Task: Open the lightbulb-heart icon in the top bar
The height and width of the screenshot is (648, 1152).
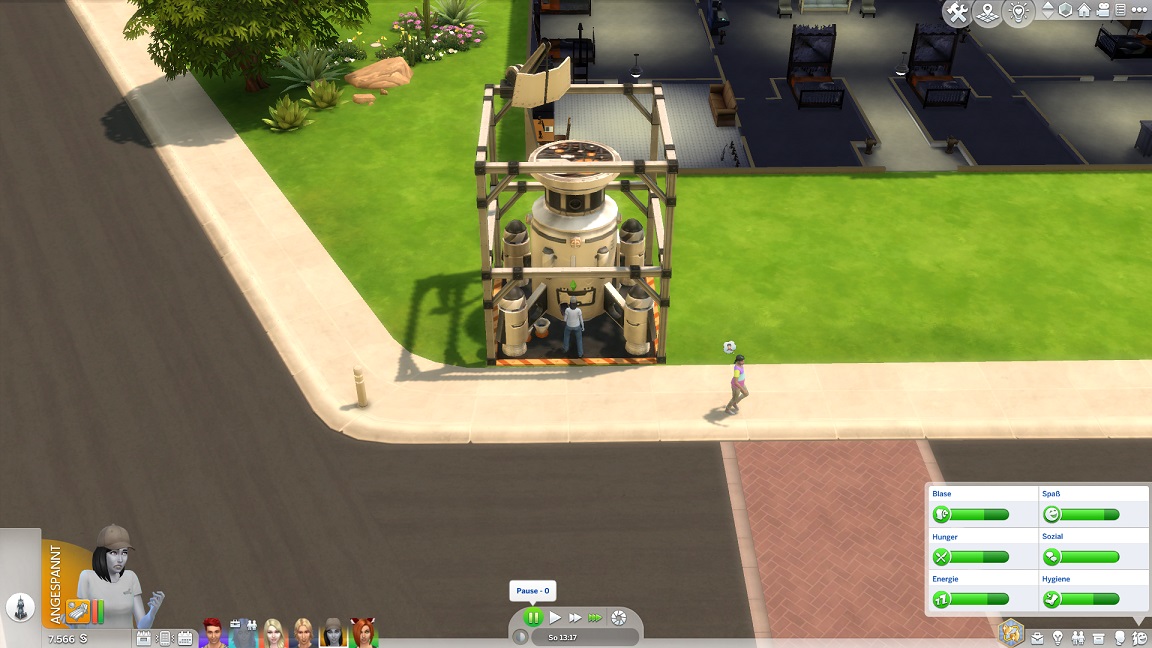Action: (x=1016, y=12)
